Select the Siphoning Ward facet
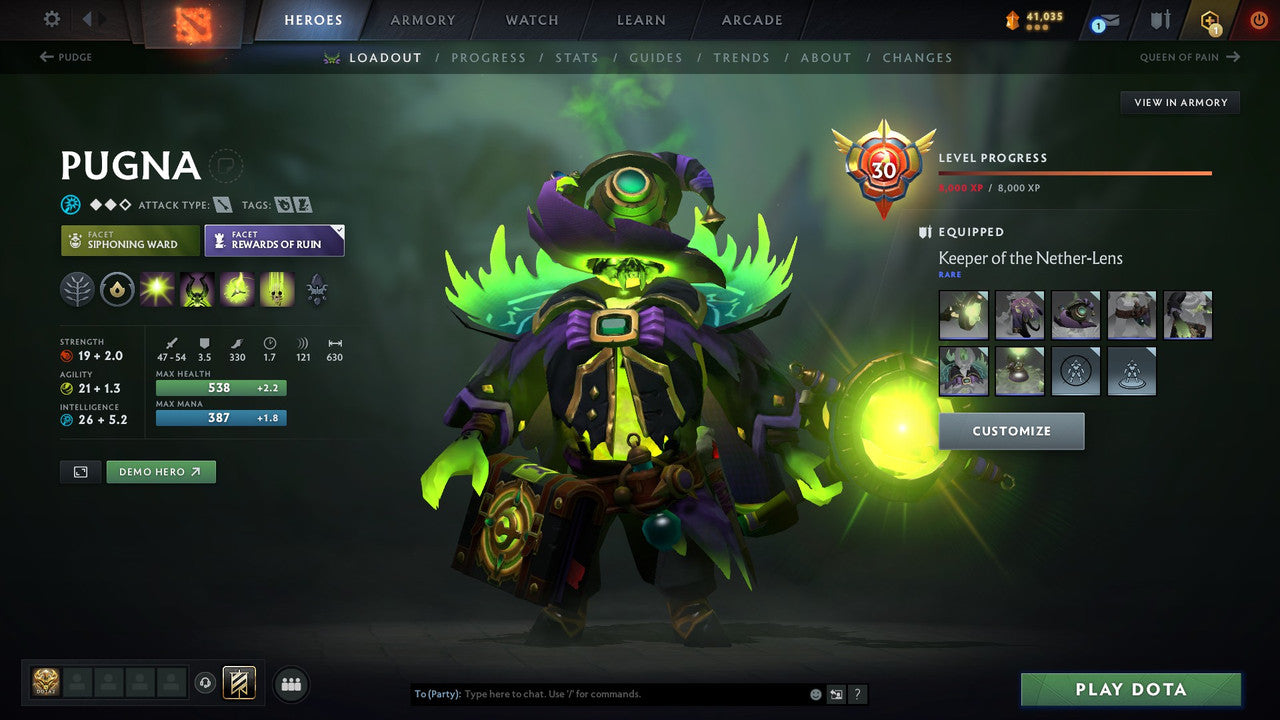 129,240
